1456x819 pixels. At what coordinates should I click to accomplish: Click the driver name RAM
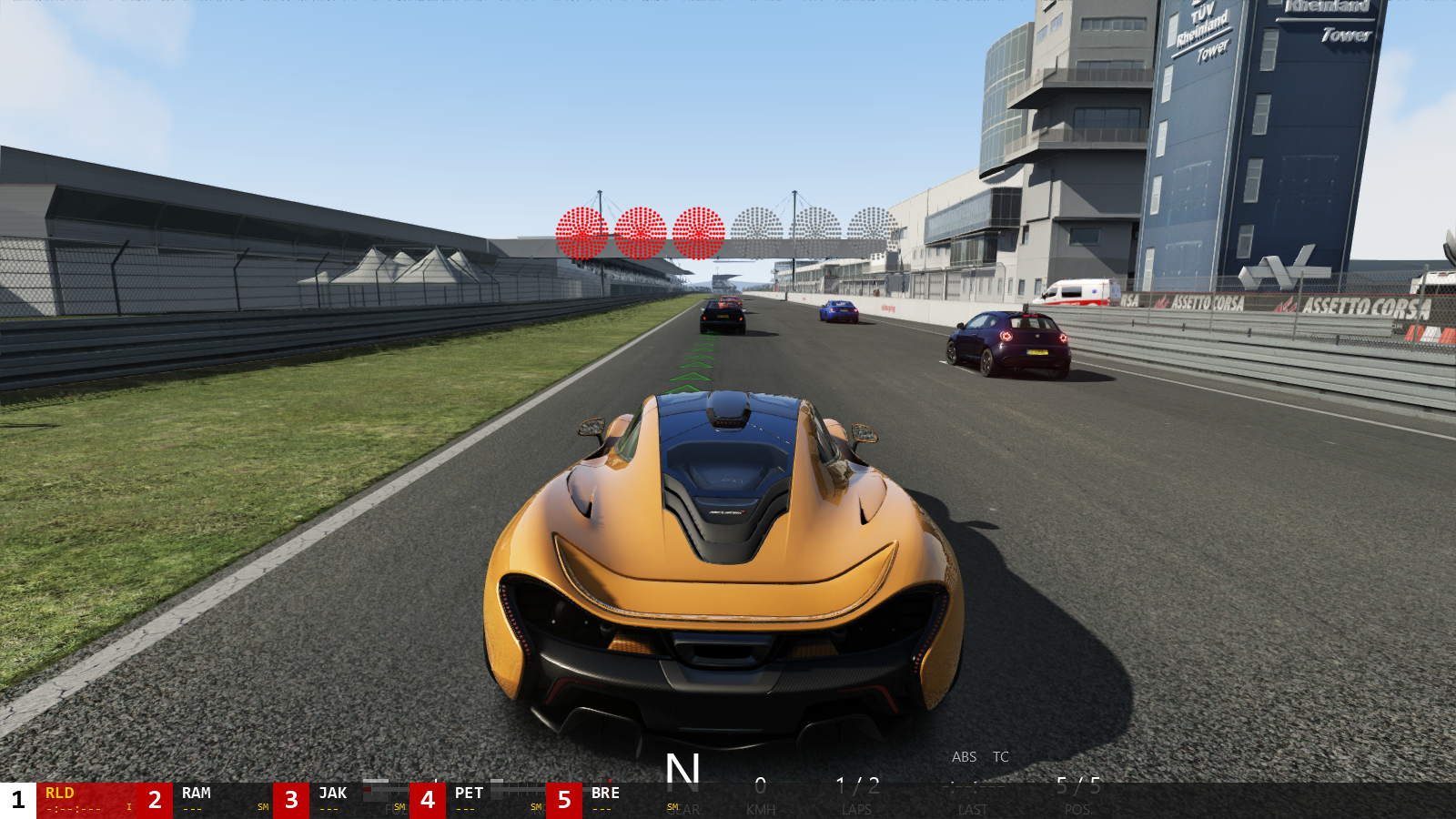[x=196, y=793]
